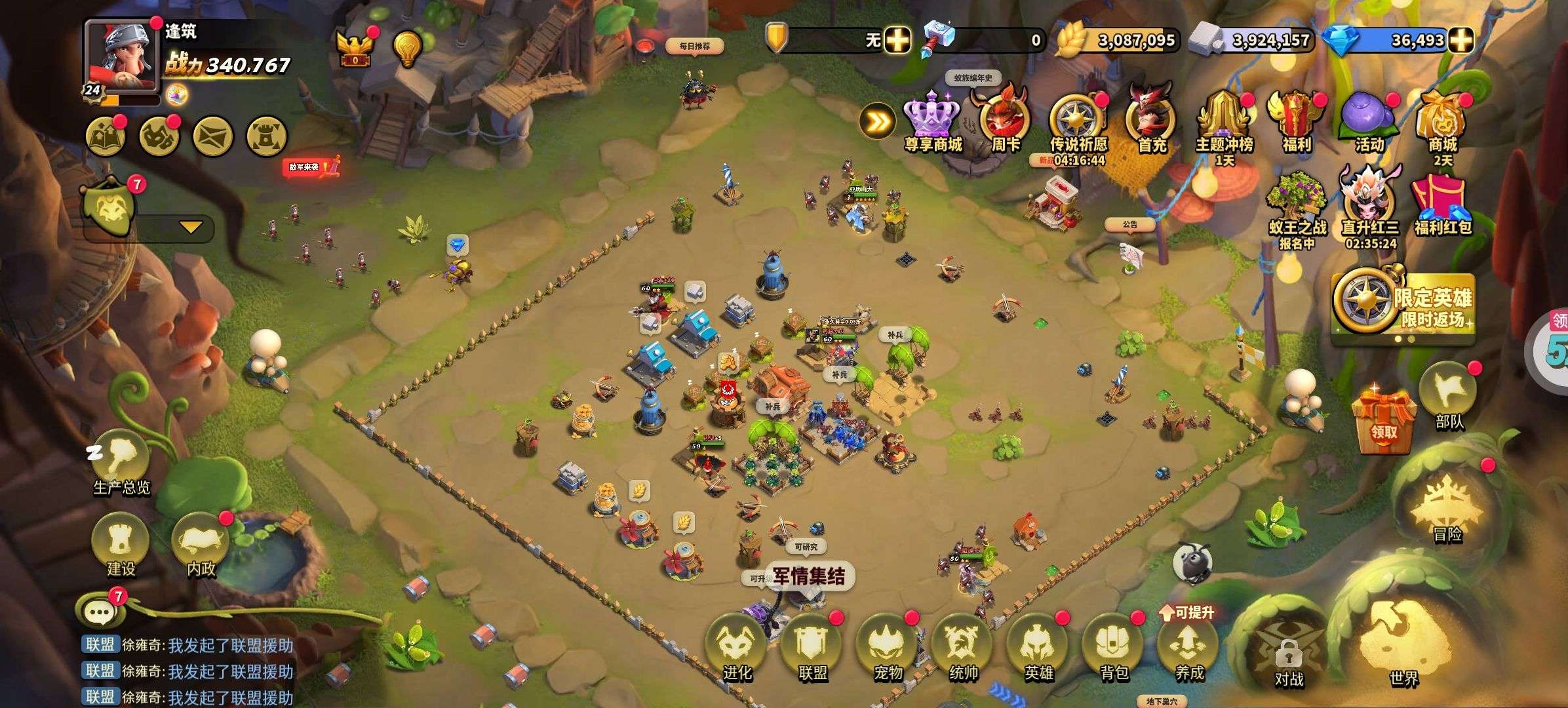Open the 英雄 hero menu
This screenshot has width=1568, height=708.
(x=1038, y=646)
